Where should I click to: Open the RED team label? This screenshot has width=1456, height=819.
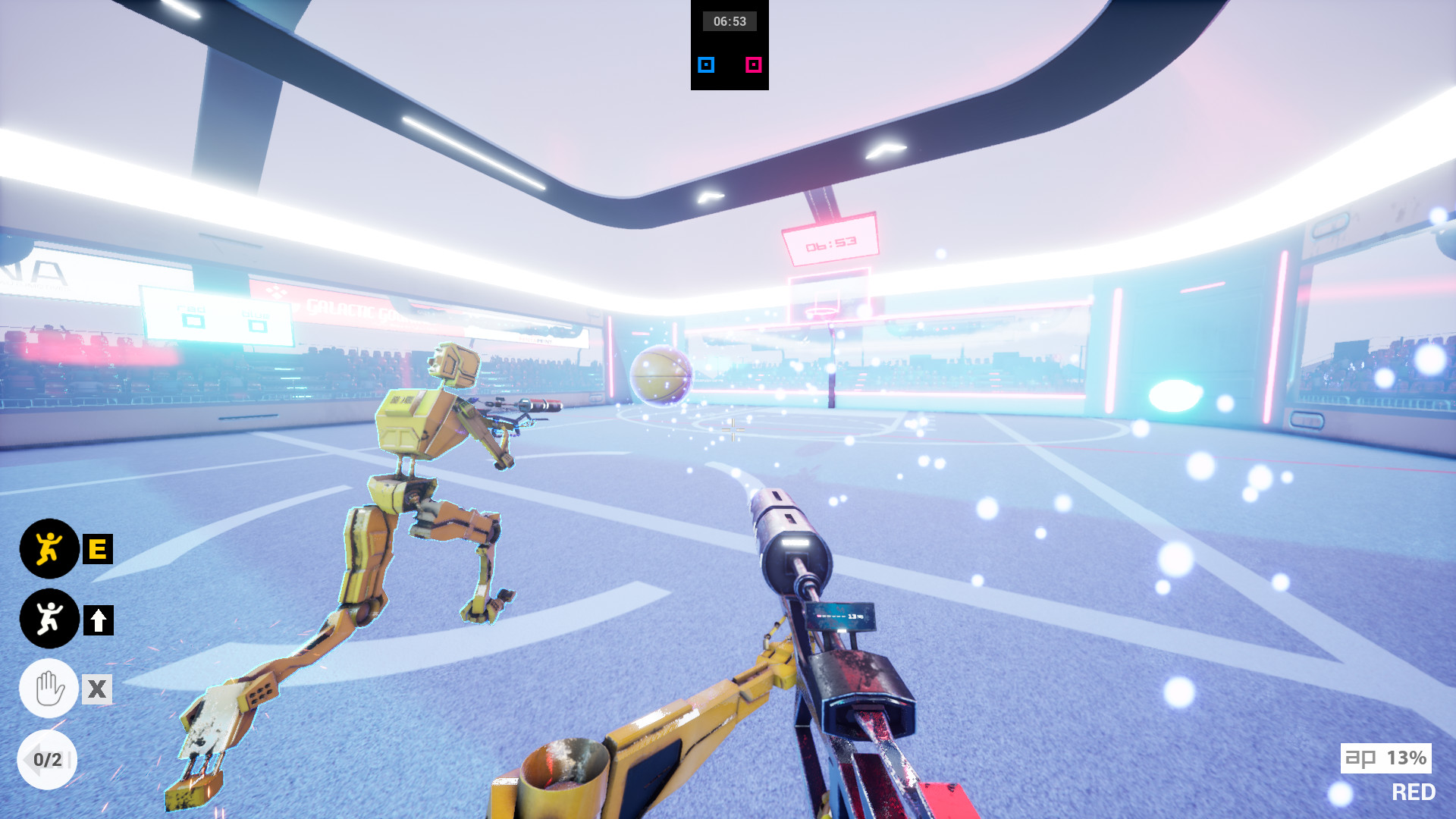coord(1412,791)
